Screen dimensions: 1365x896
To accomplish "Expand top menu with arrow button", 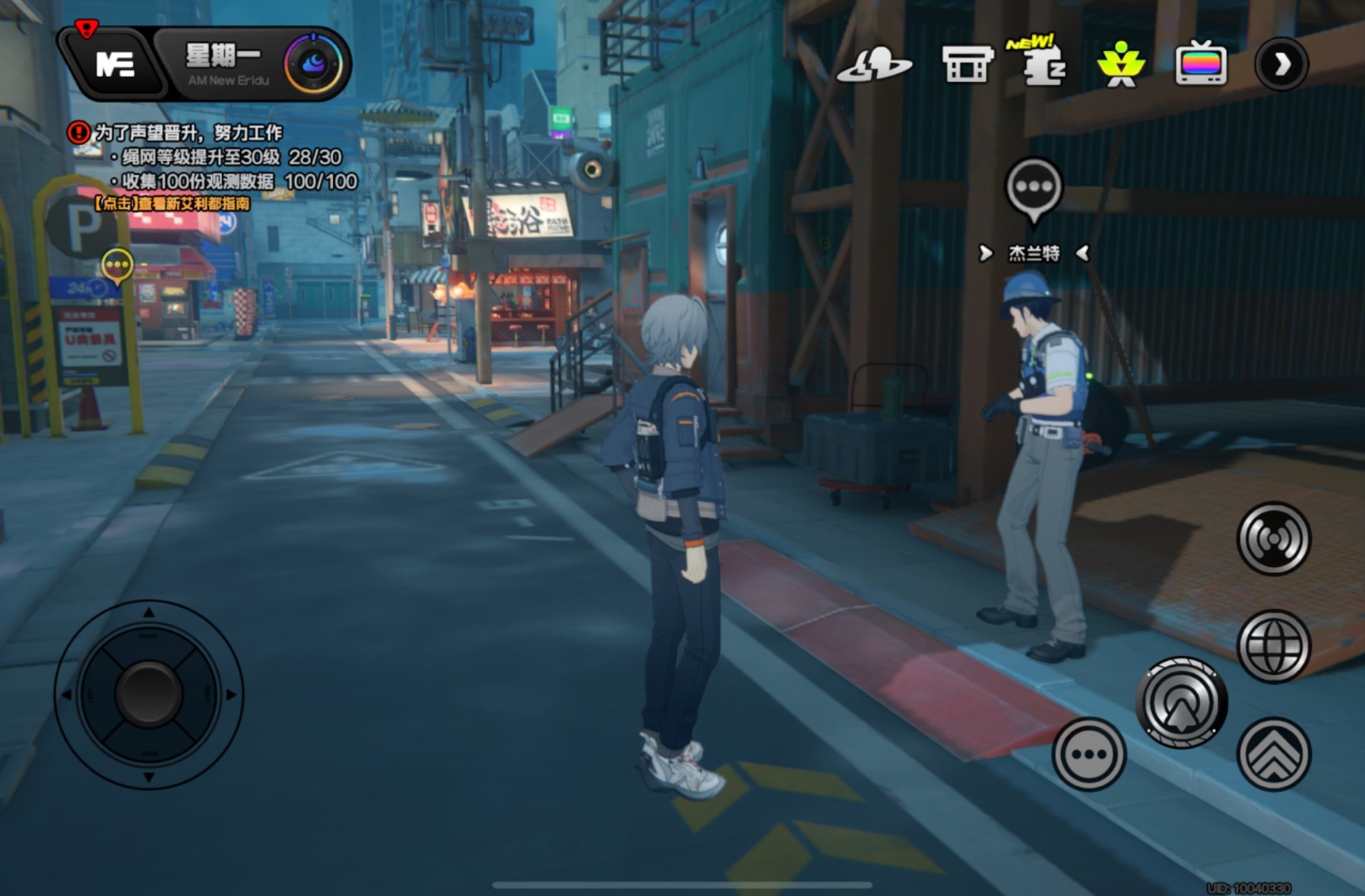I will coord(1281,65).
